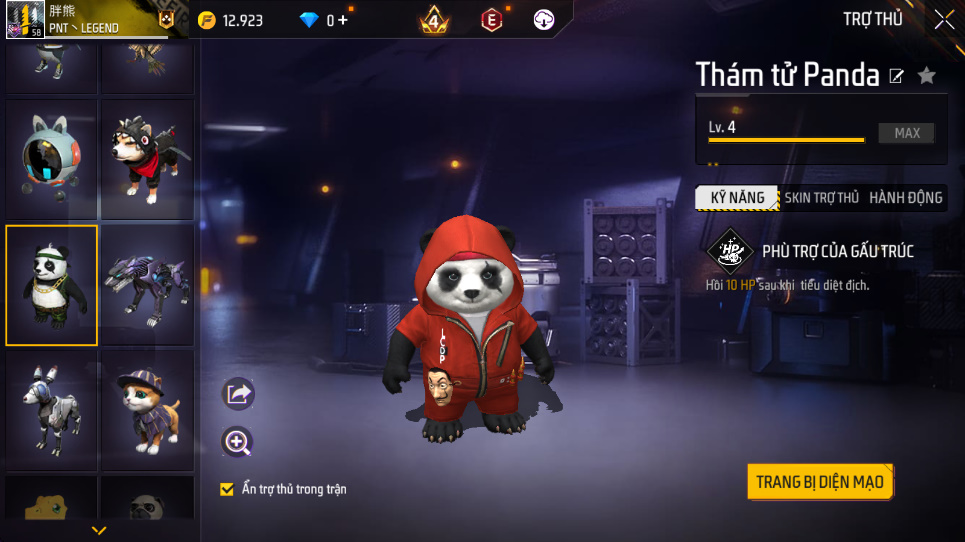Choose the robot dog pet thumbnail
965x542 pixels.
(52, 410)
